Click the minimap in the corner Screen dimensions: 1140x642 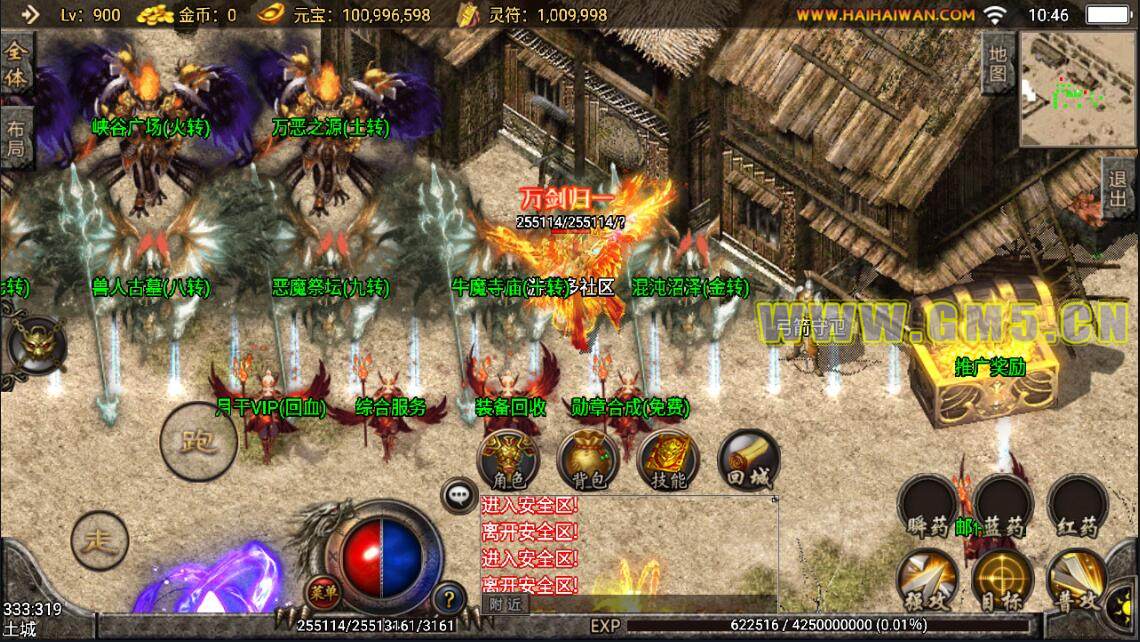pos(1075,89)
